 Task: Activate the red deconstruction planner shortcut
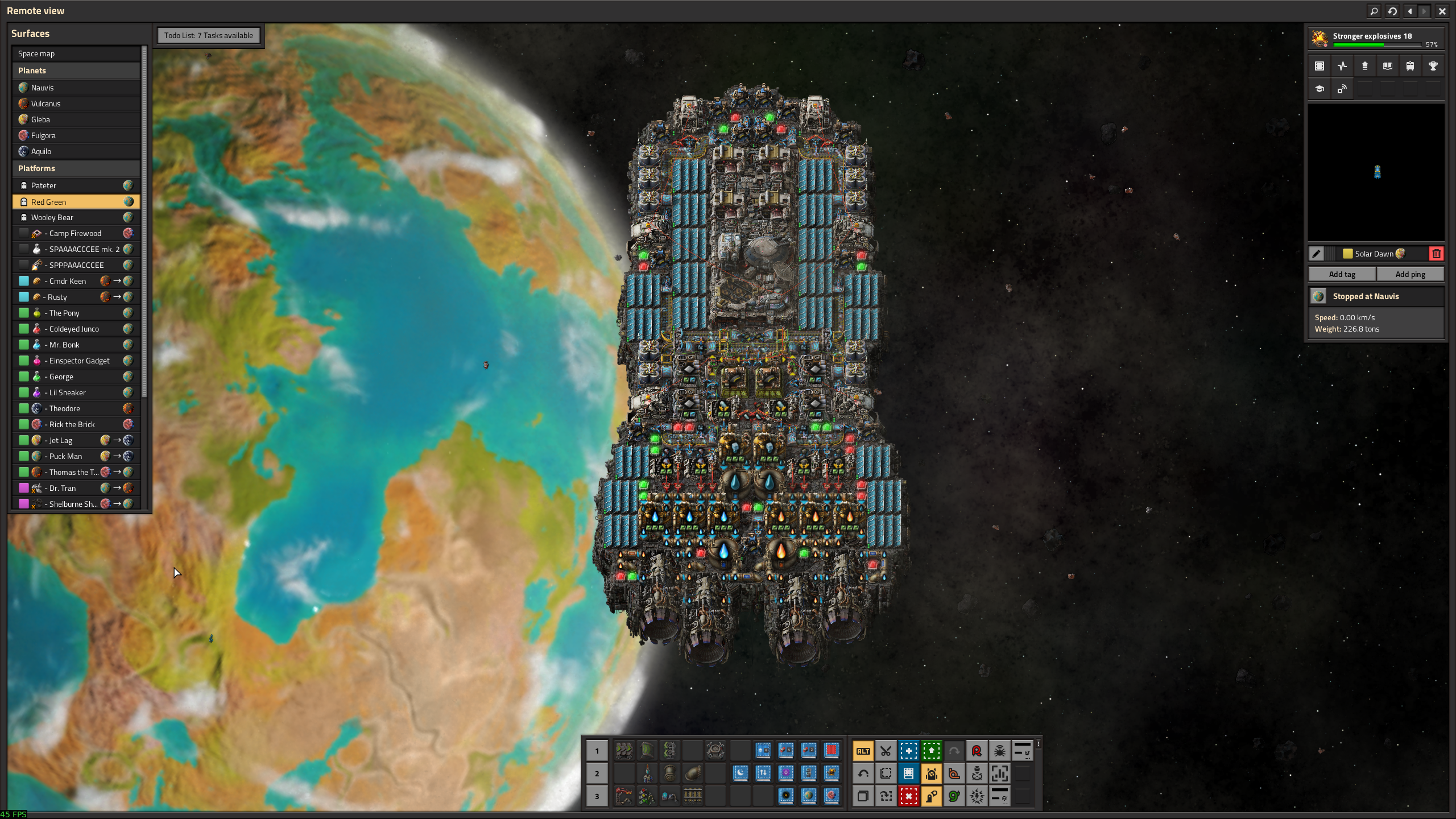click(x=908, y=796)
